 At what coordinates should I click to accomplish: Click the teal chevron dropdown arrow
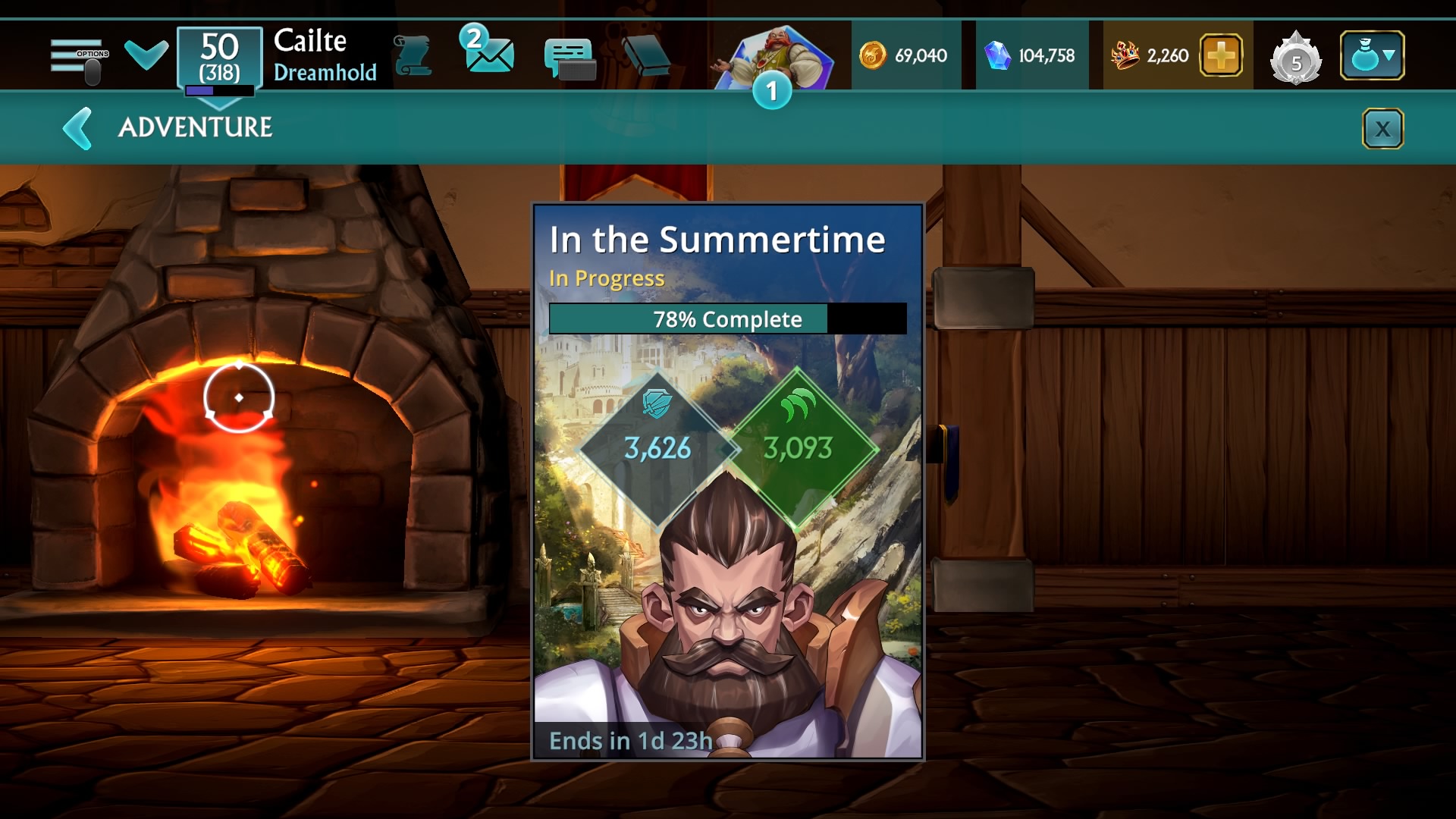146,55
